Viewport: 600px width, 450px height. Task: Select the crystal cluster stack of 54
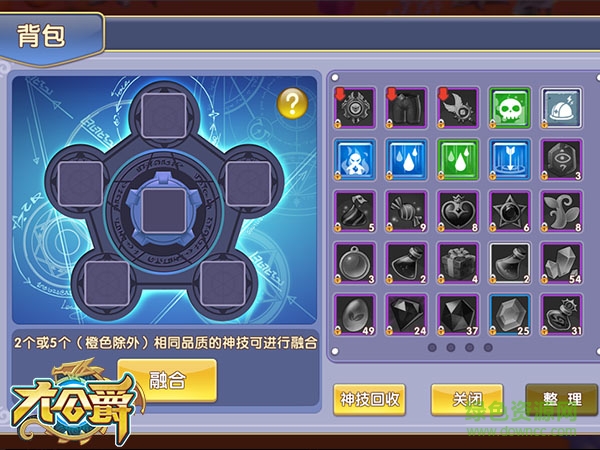coord(561,263)
